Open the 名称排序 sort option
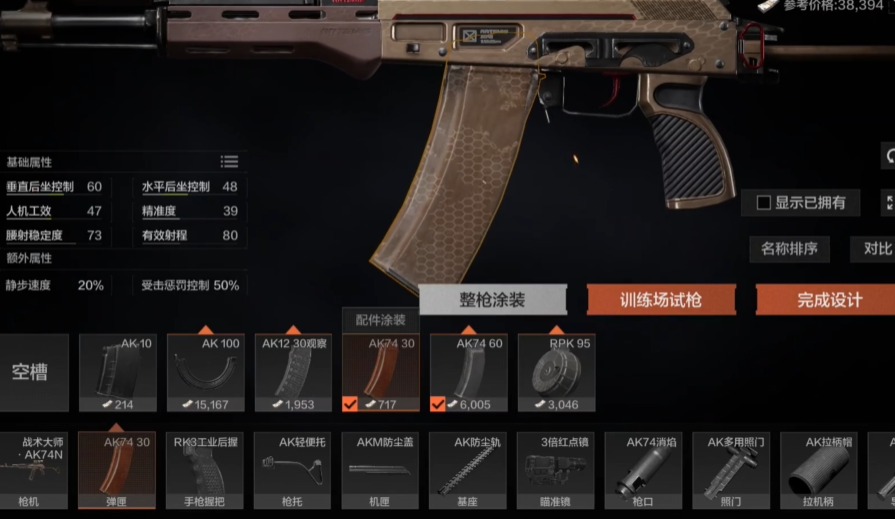The image size is (895, 519). (x=789, y=249)
